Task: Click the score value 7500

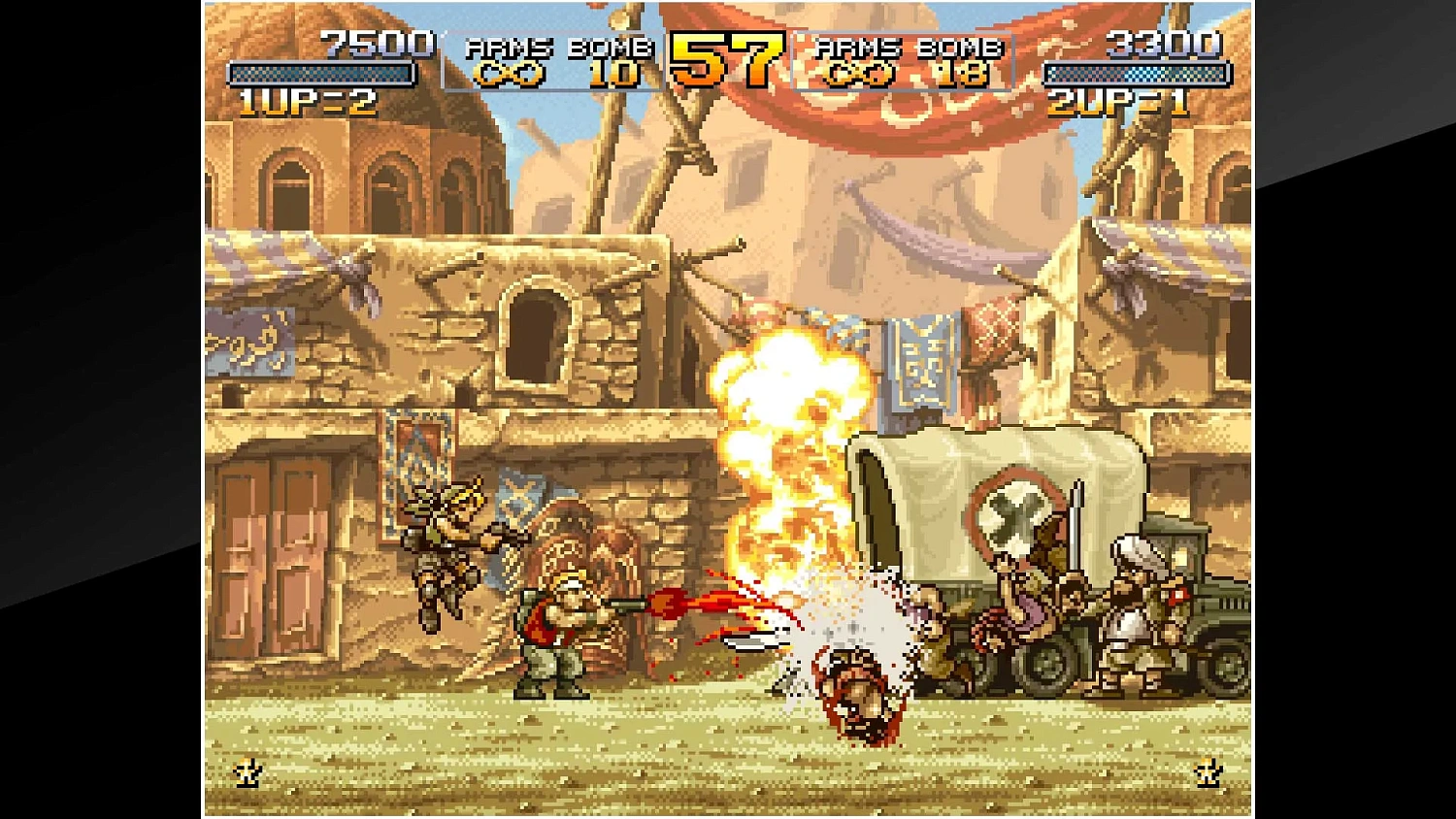Action: click(379, 44)
